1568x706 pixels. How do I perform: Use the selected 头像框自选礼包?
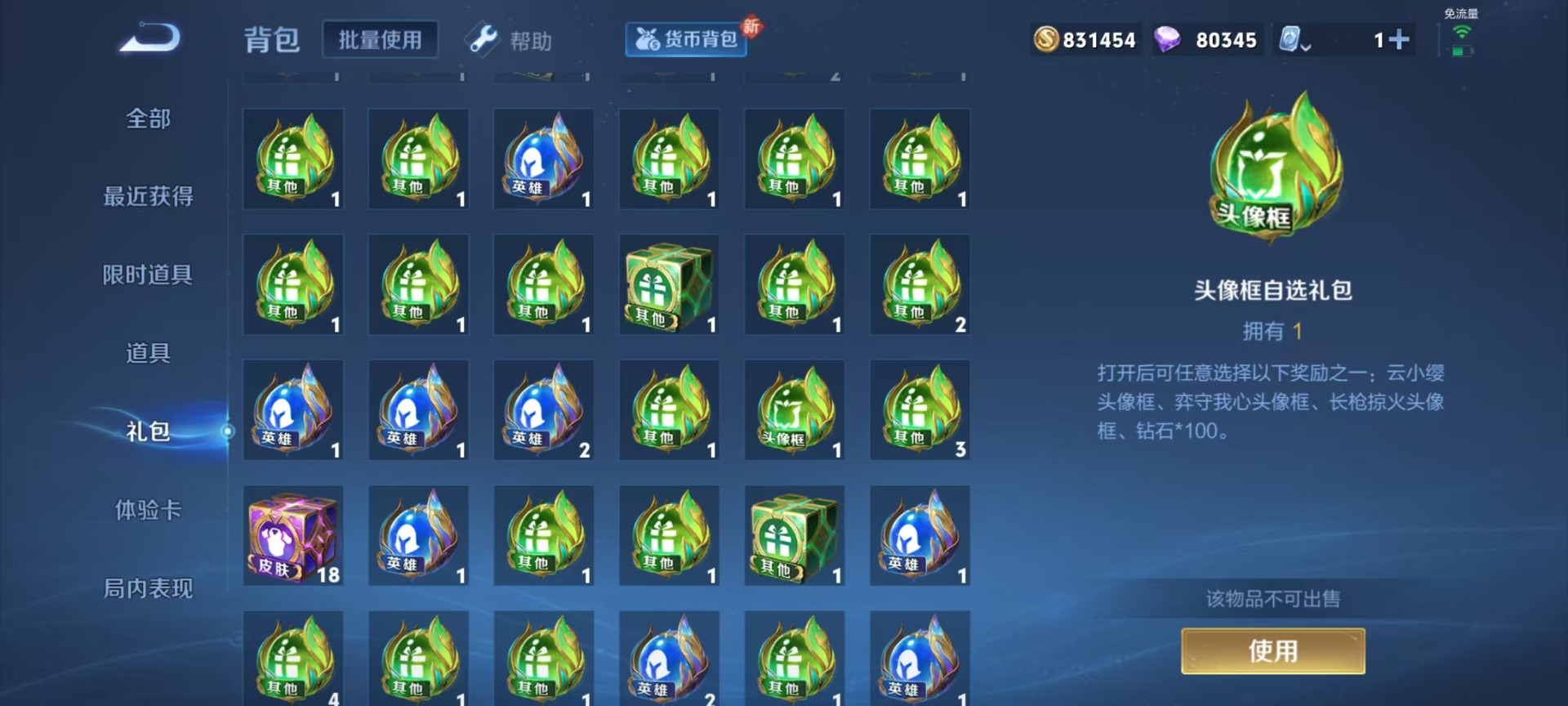click(x=1272, y=651)
